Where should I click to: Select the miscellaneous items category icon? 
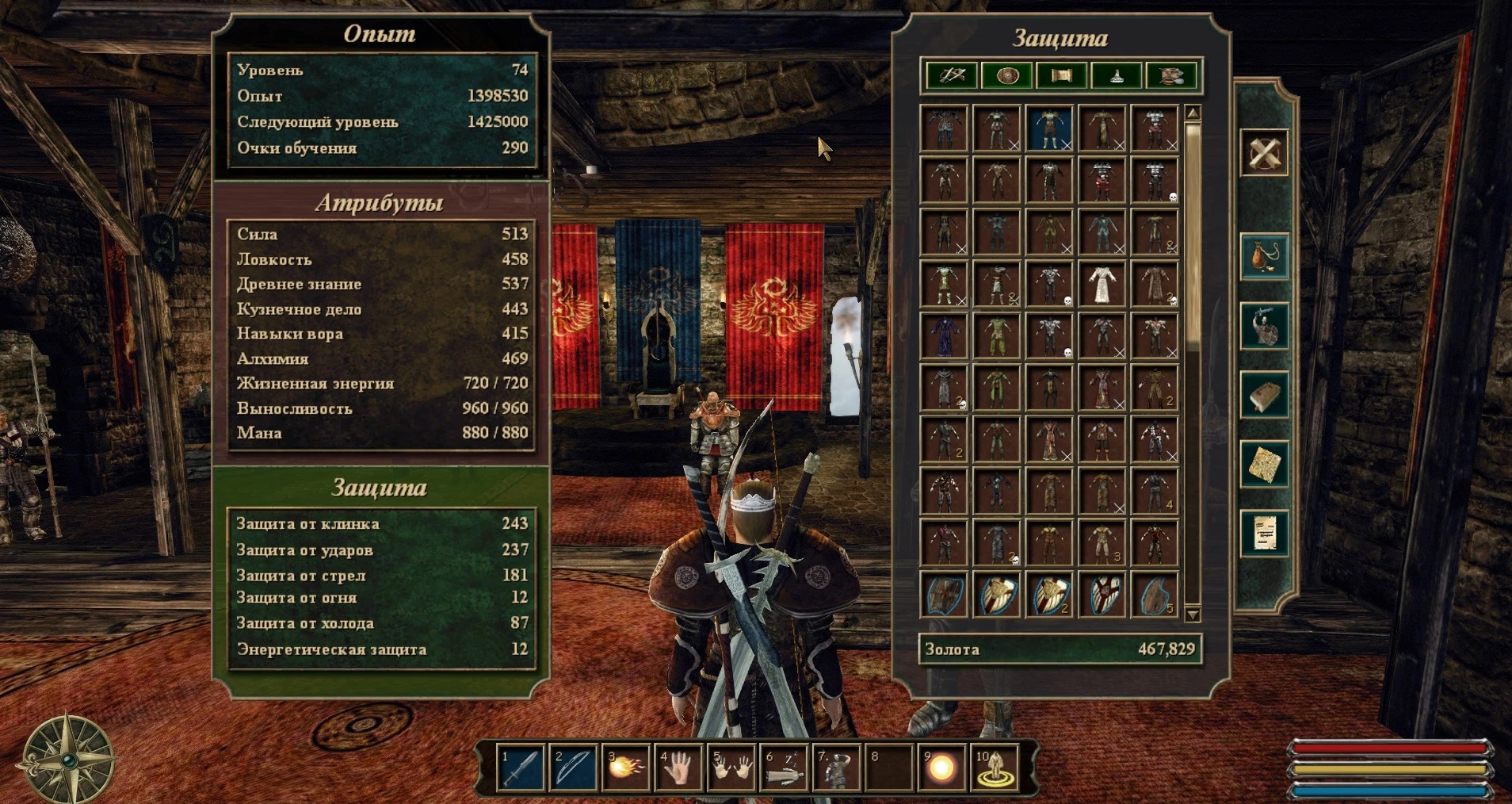click(x=1171, y=75)
